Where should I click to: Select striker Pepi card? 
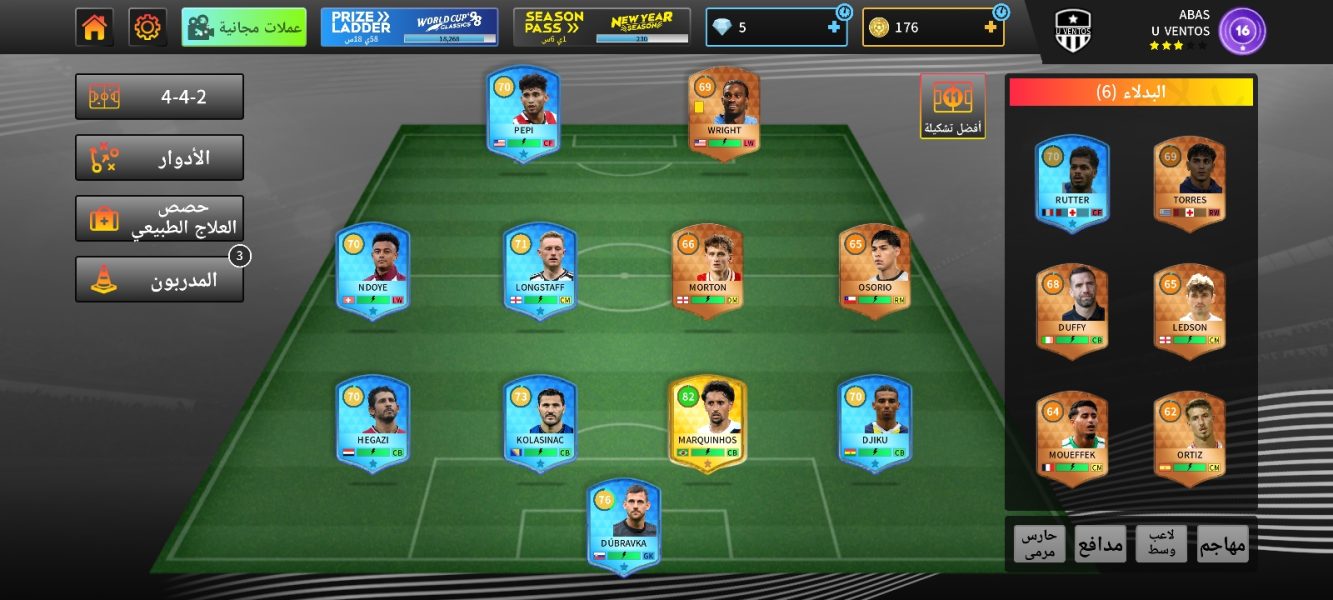(523, 113)
